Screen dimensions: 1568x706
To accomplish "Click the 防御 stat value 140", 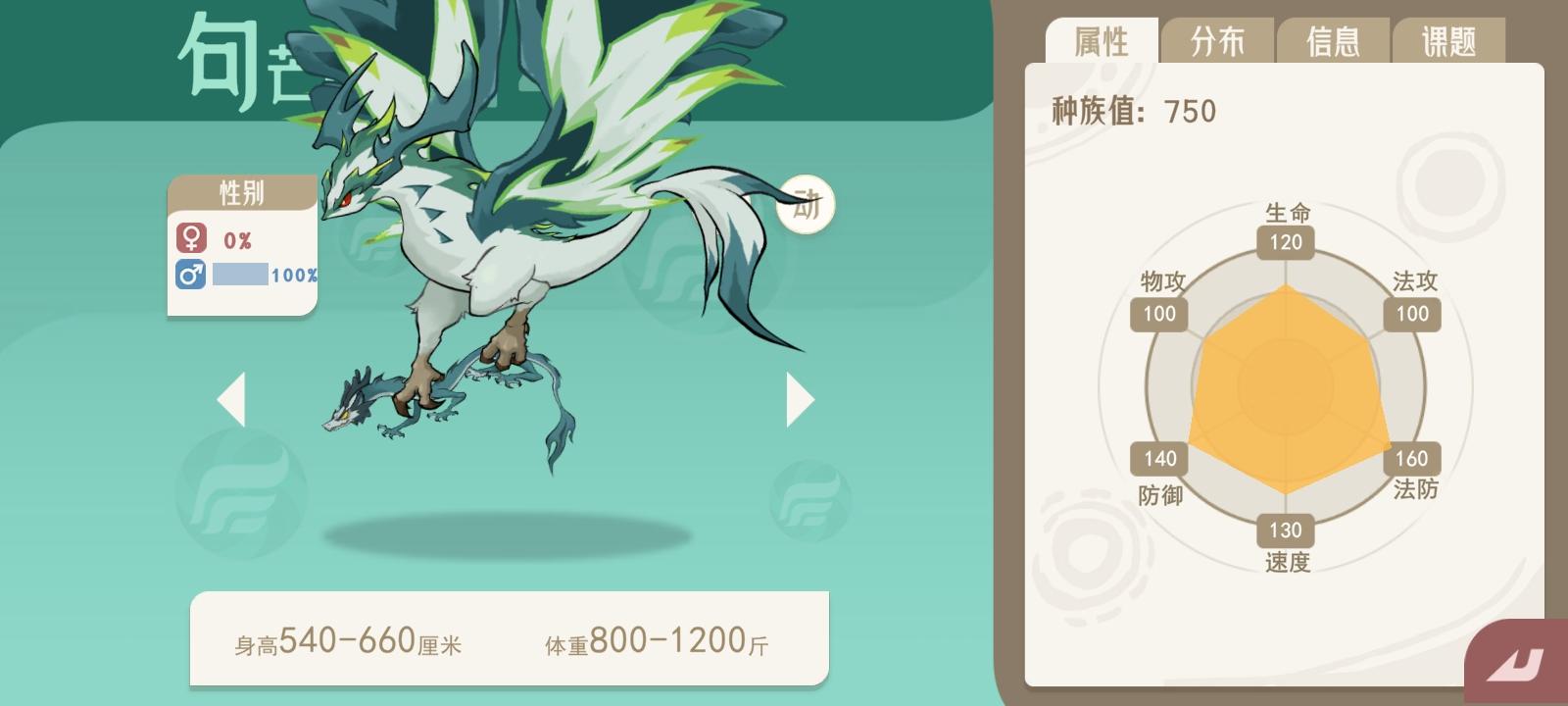I will click(x=1159, y=458).
